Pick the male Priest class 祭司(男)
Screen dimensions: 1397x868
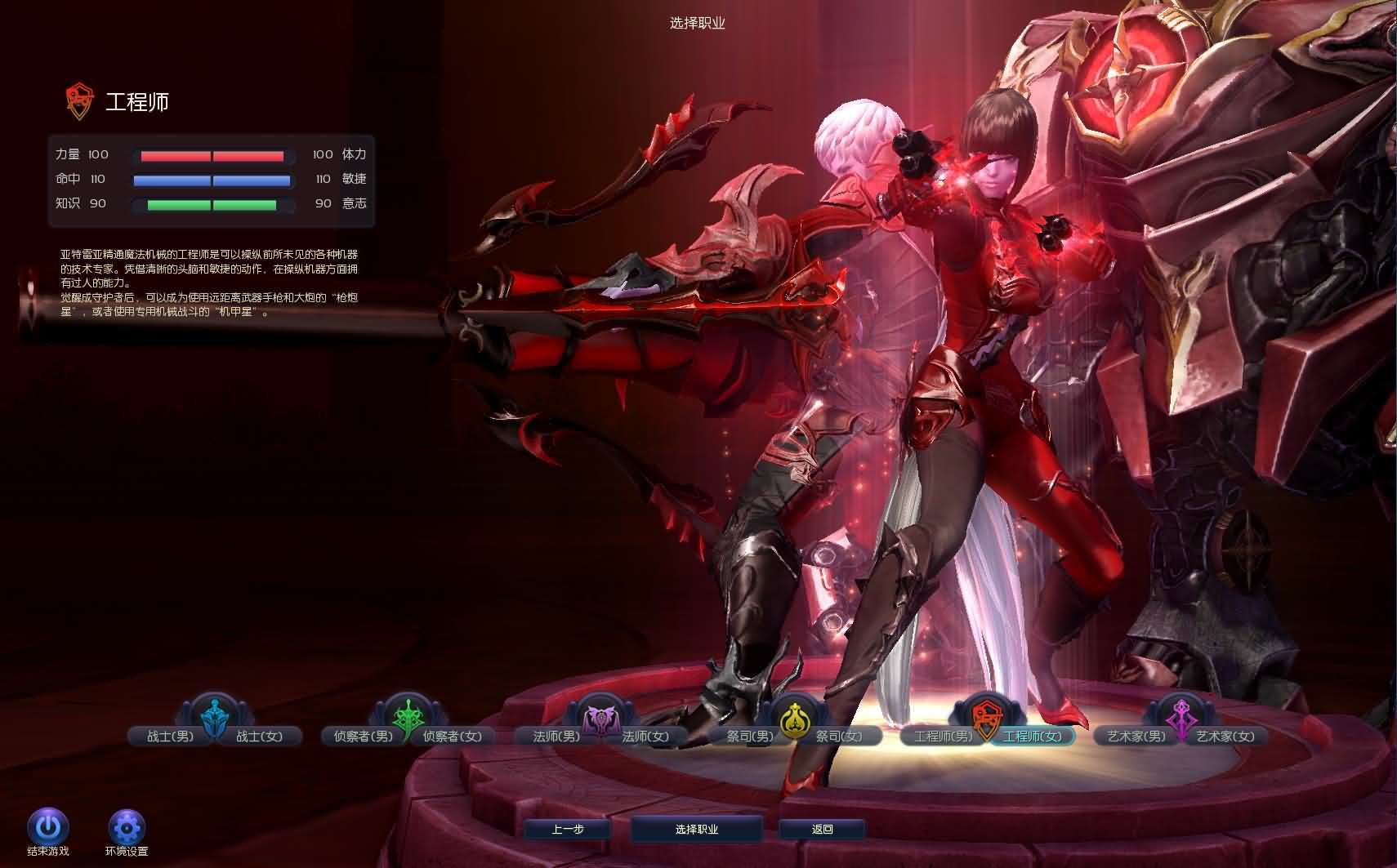750,737
